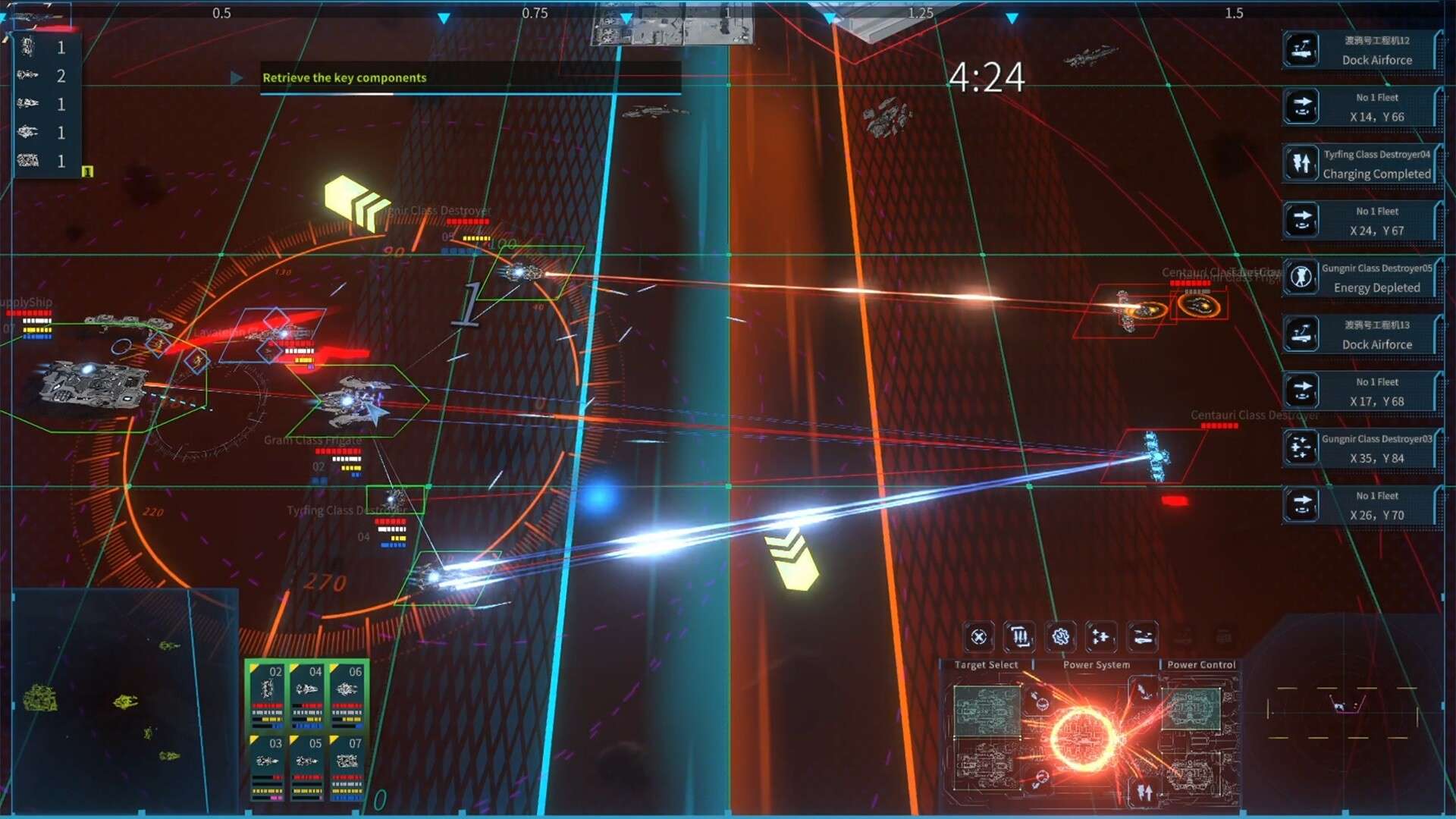This screenshot has width=1456, height=819.
Task: Click the weapon bay icon next to Target Select
Action: pyautogui.click(x=1020, y=637)
